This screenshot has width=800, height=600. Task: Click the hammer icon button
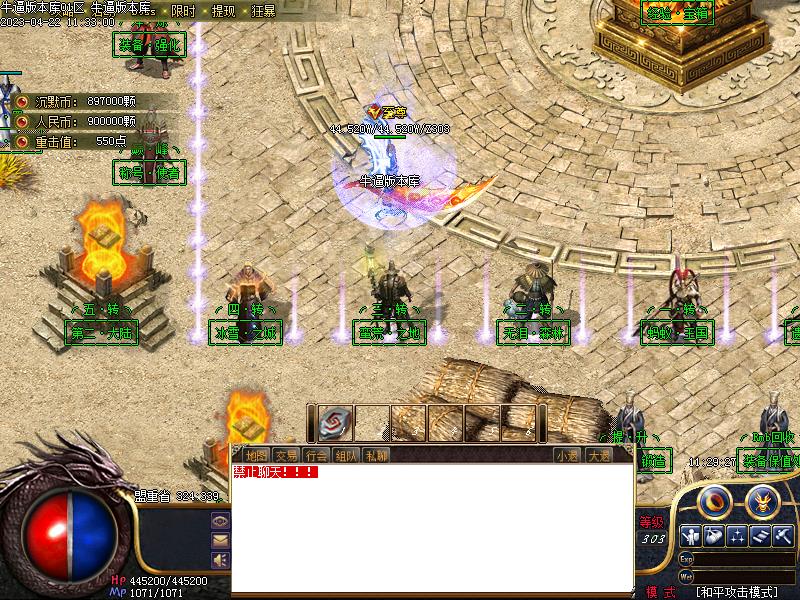coord(784,536)
